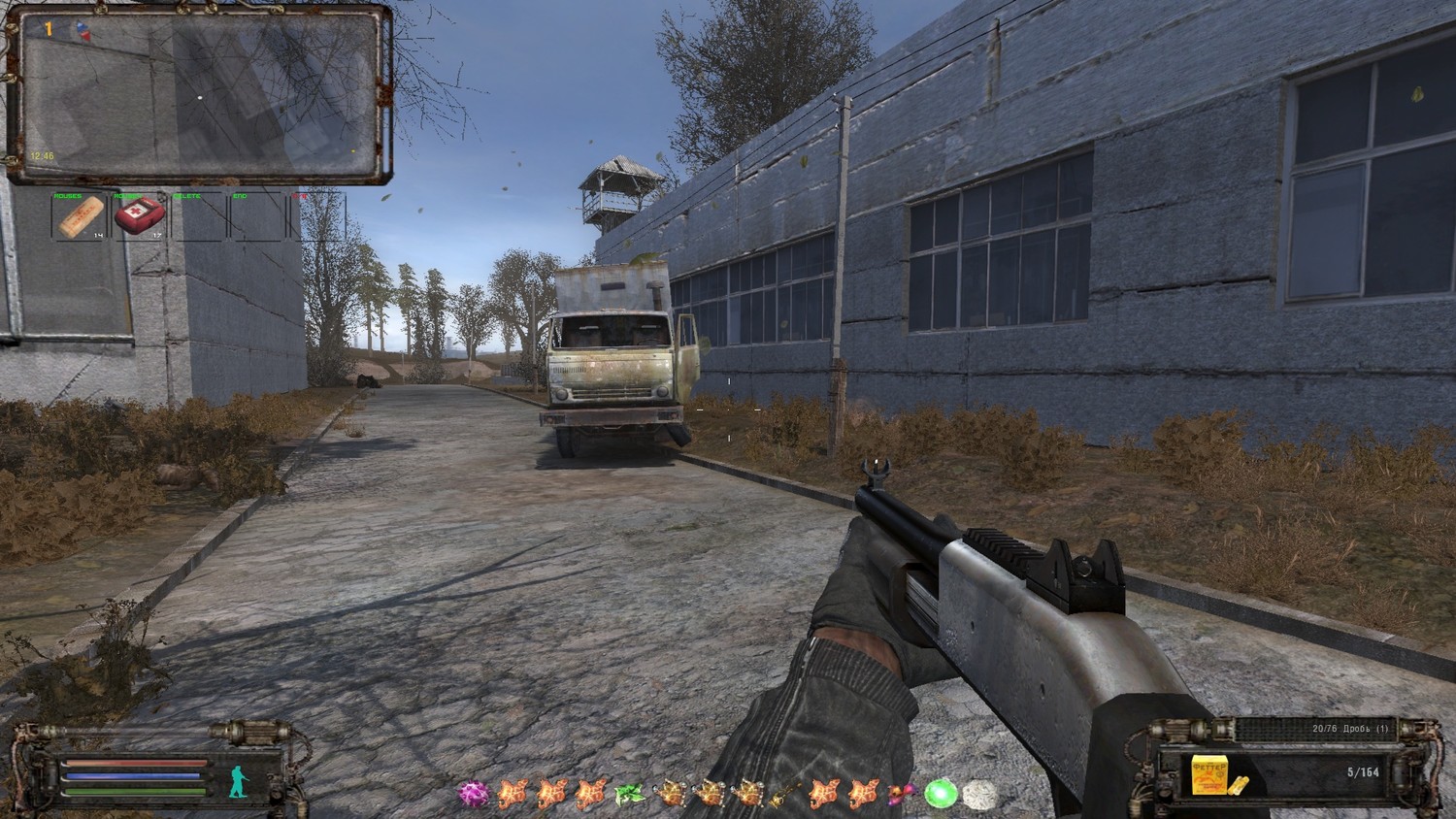
Task: Select the purple spiky artifact on the belt
Action: [x=475, y=794]
